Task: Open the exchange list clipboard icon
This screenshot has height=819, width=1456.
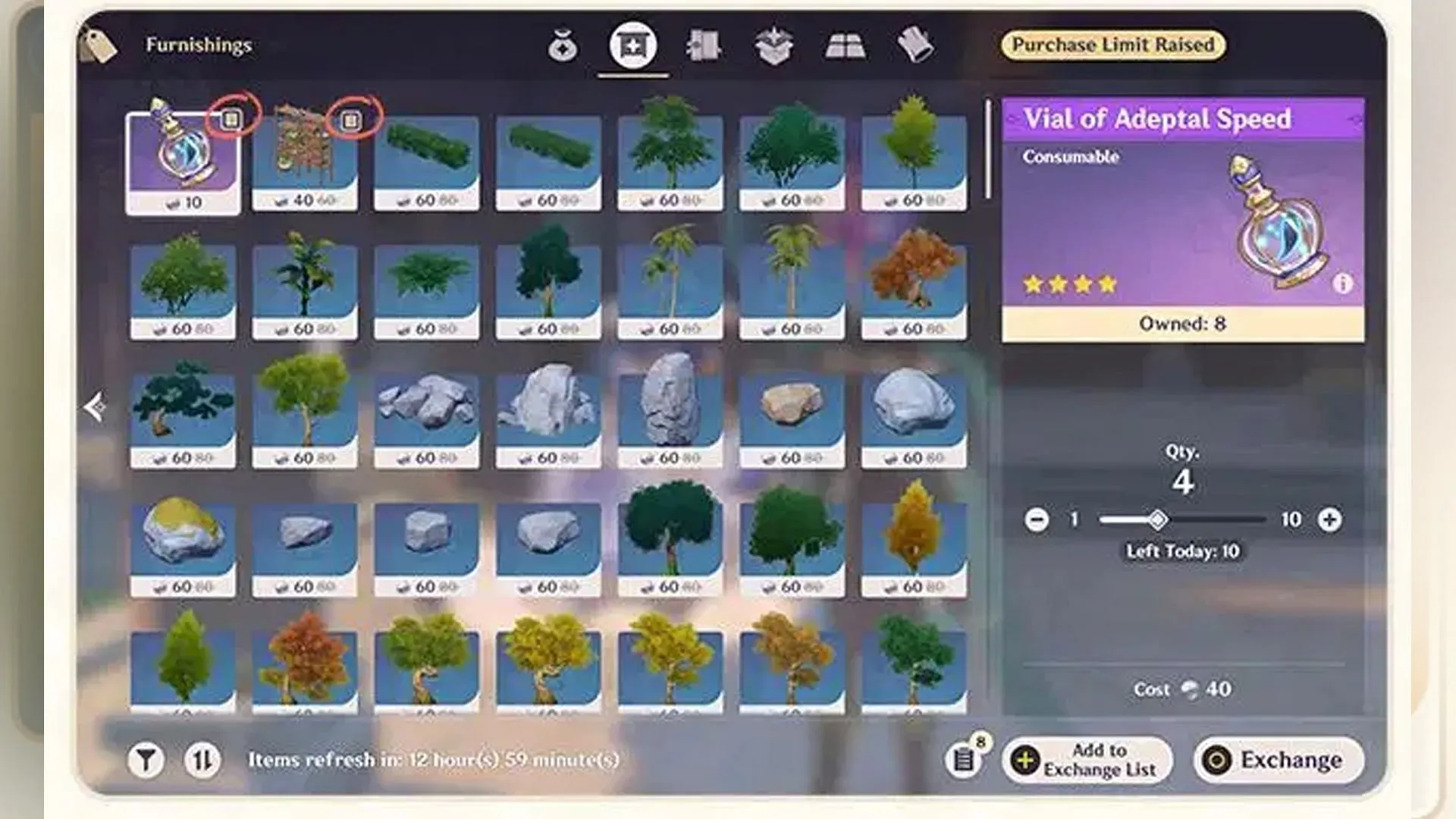Action: [x=964, y=758]
